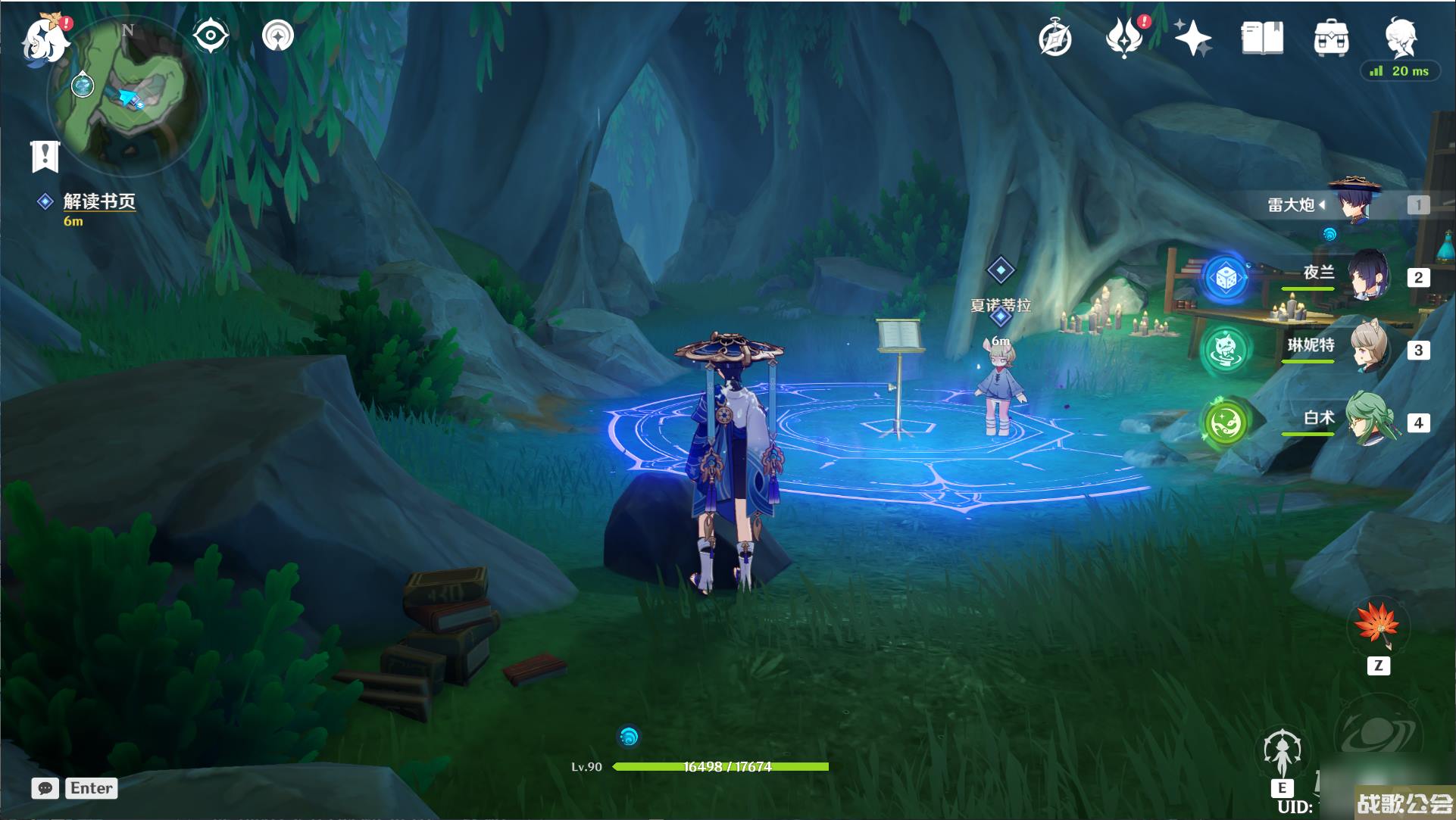This screenshot has width=1456, height=820.
Task: Open the circular minimap
Action: pos(127,95)
